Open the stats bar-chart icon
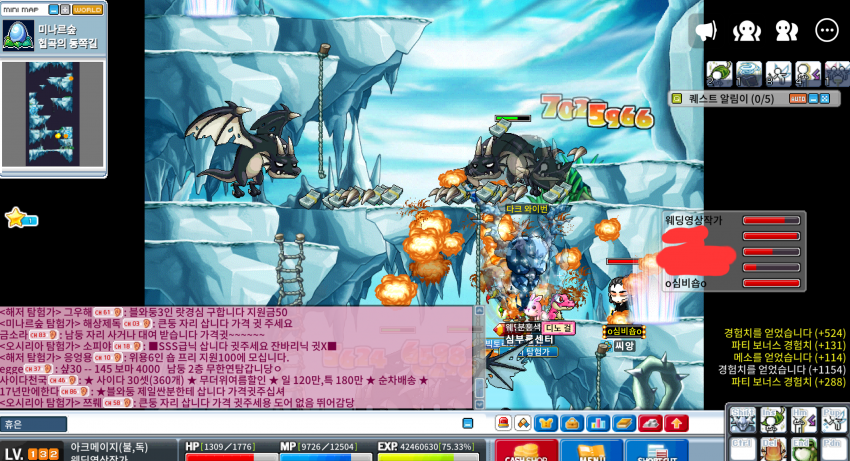850x461 pixels. click(598, 424)
